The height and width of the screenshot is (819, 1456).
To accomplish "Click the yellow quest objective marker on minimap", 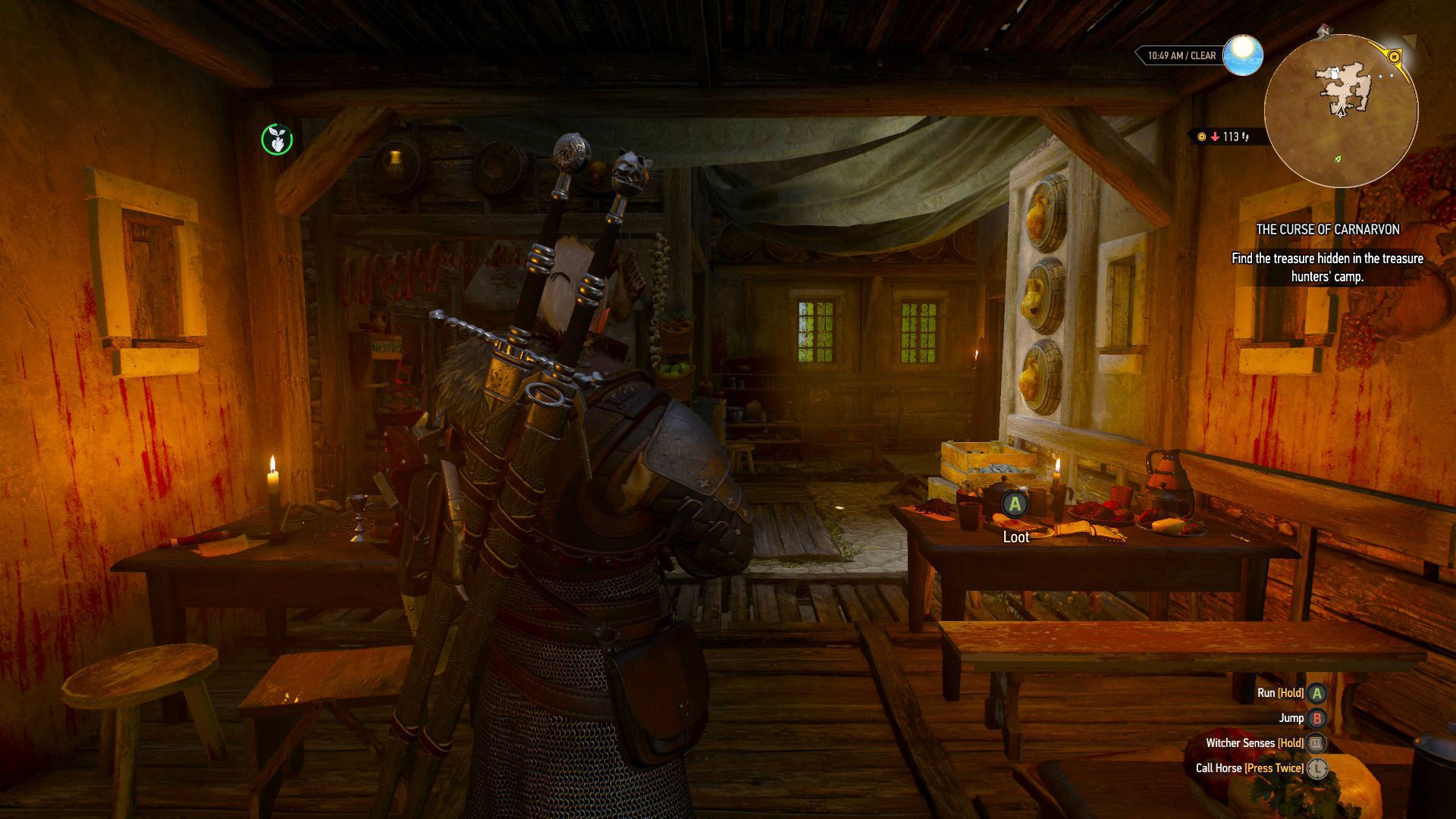I will pos(1394,56).
